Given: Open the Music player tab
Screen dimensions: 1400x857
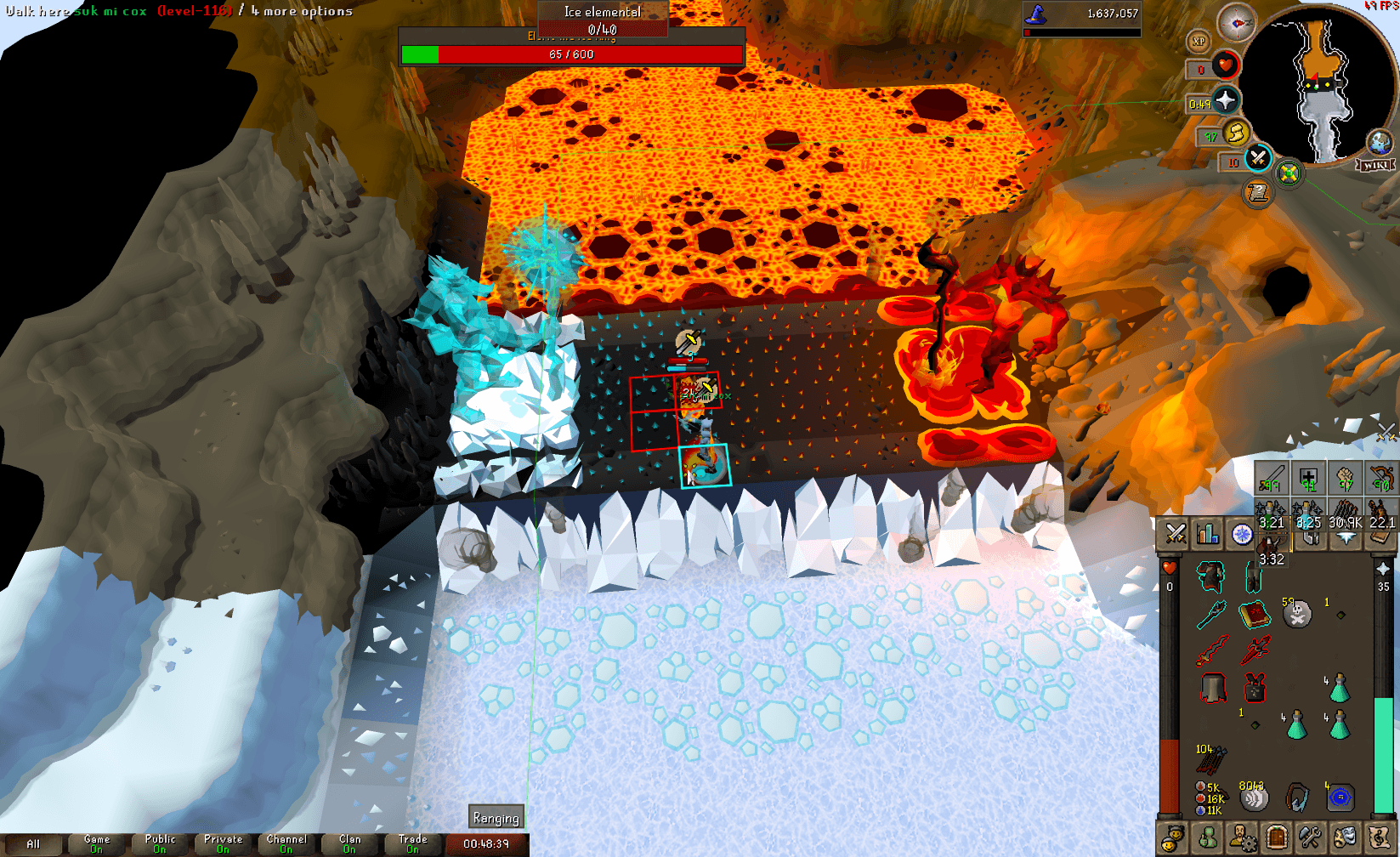Looking at the screenshot, I should (1380, 837).
